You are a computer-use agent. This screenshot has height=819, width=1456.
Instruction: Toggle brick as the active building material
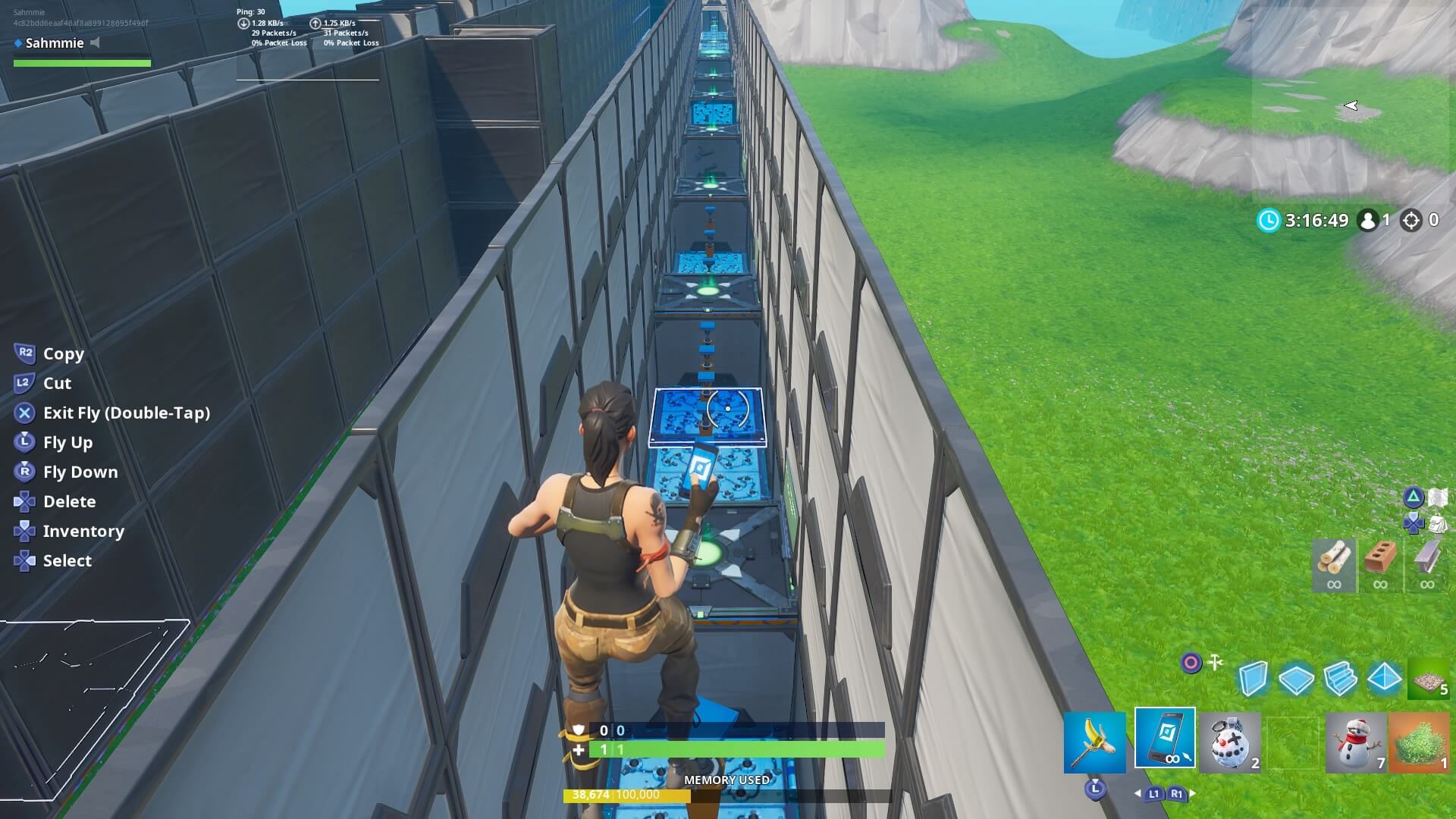(1381, 563)
